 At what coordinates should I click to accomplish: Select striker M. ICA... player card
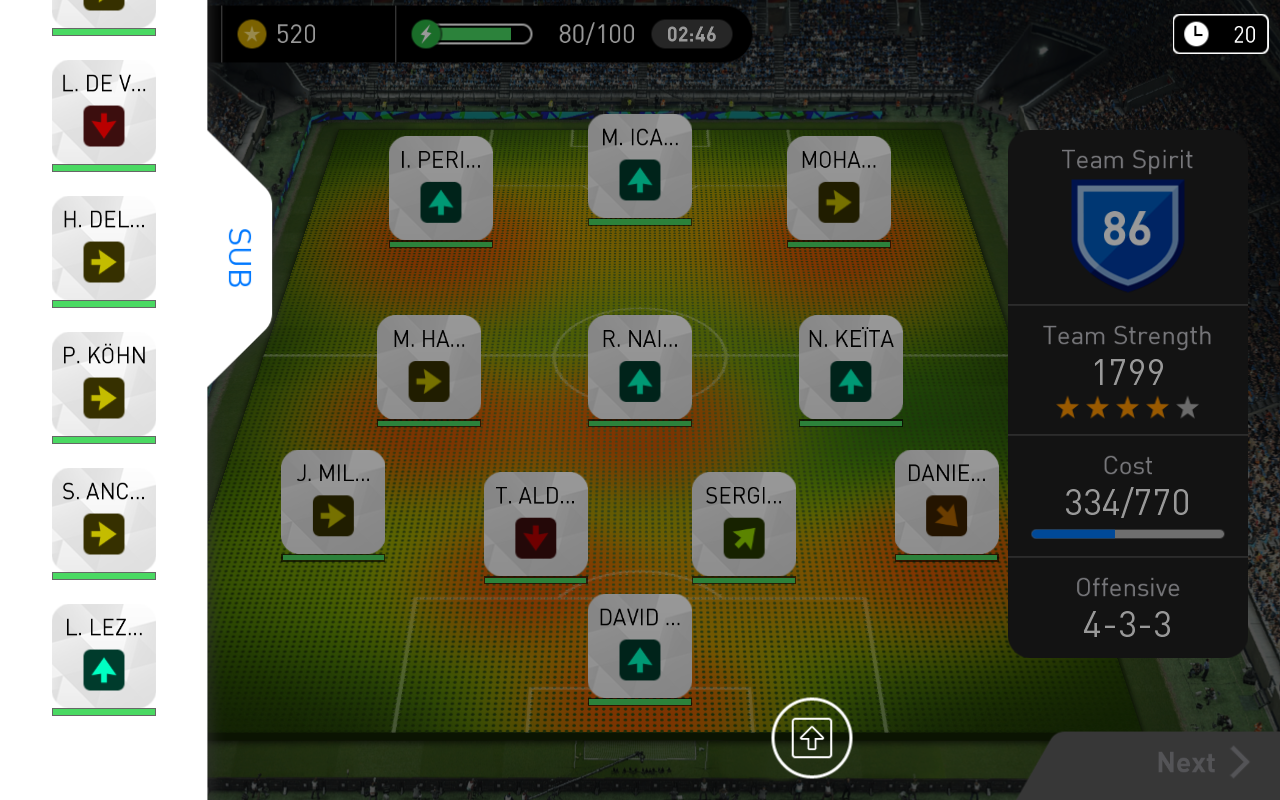click(640, 167)
